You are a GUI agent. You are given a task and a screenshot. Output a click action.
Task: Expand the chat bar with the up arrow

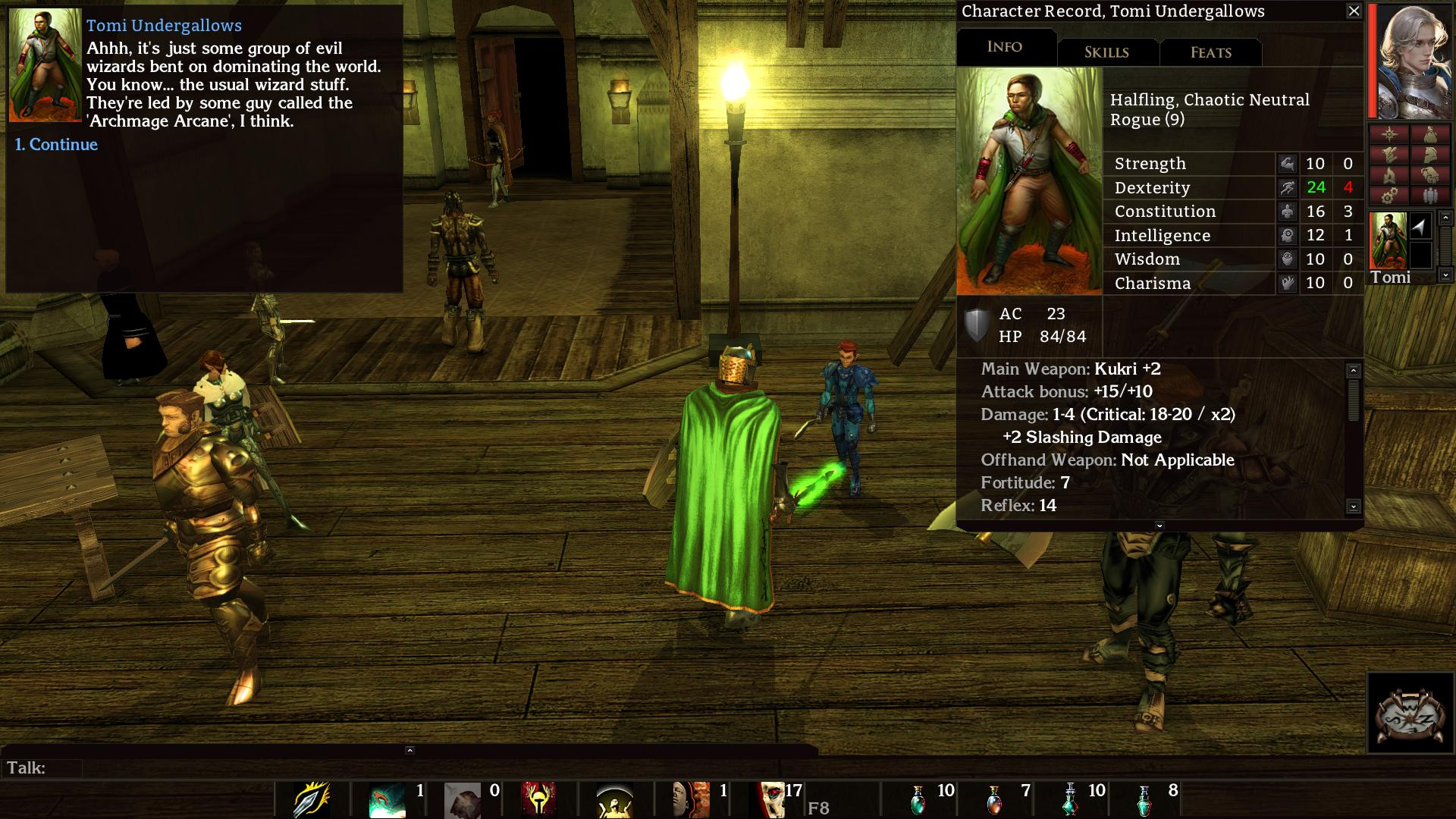[x=409, y=750]
